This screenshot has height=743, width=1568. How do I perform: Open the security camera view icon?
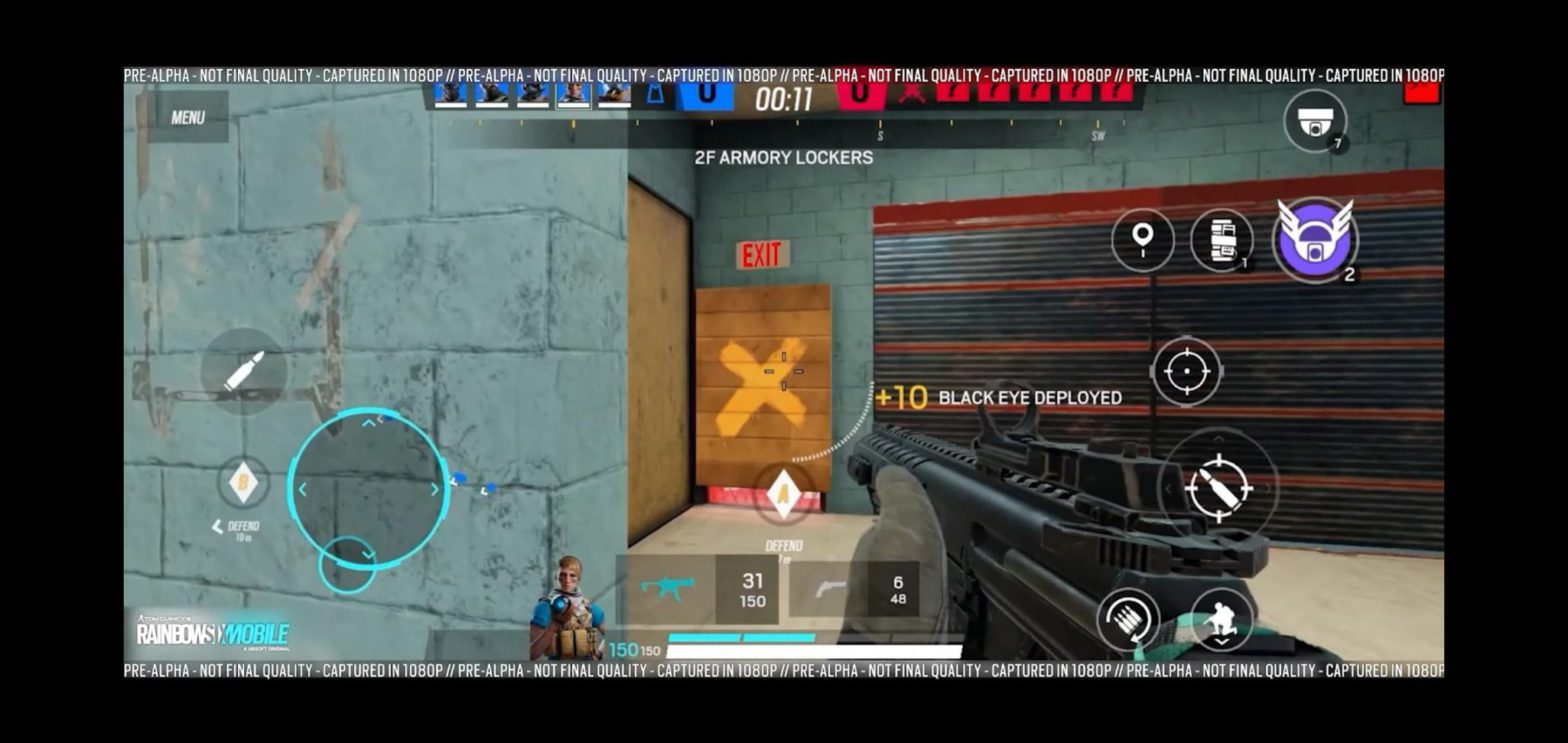(x=1316, y=122)
